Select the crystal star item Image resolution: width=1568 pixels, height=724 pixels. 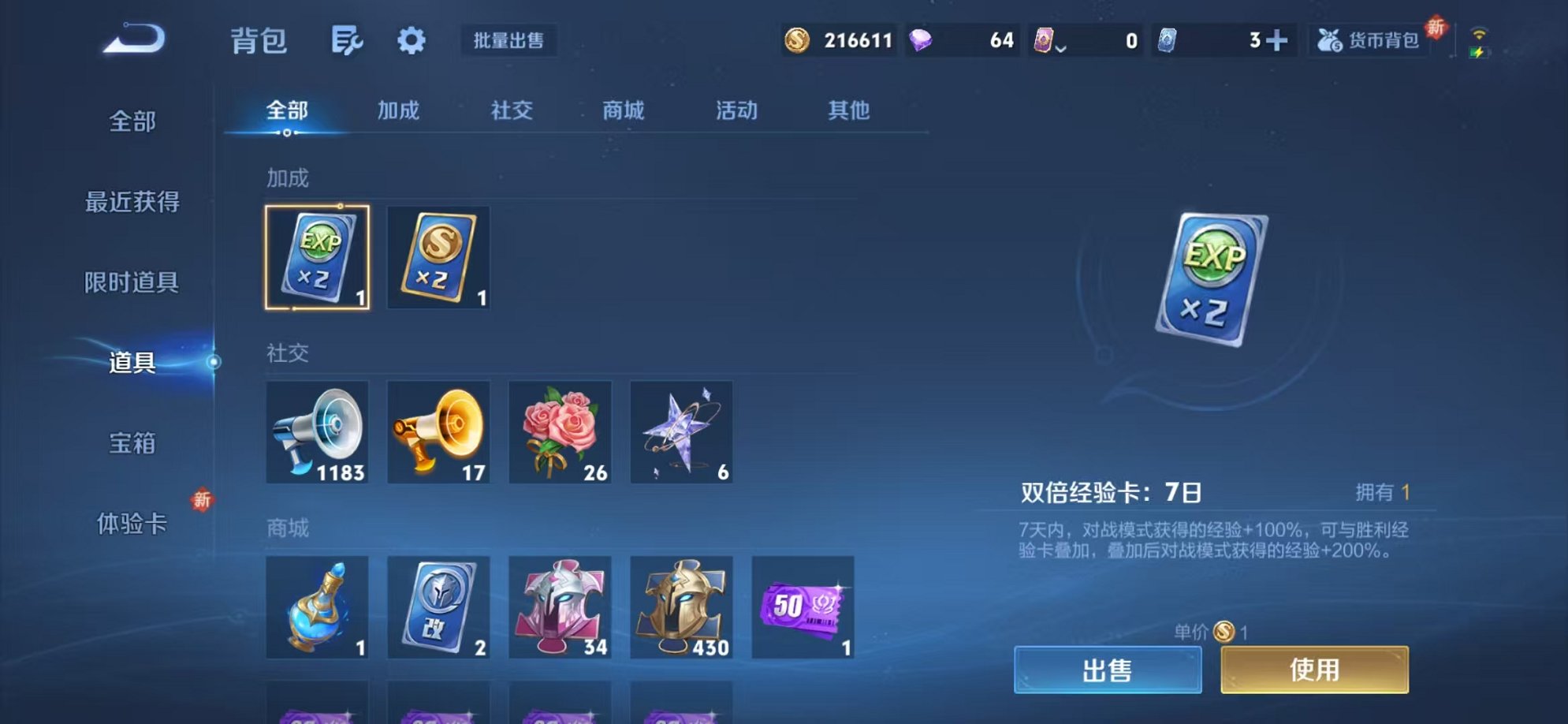(x=680, y=432)
